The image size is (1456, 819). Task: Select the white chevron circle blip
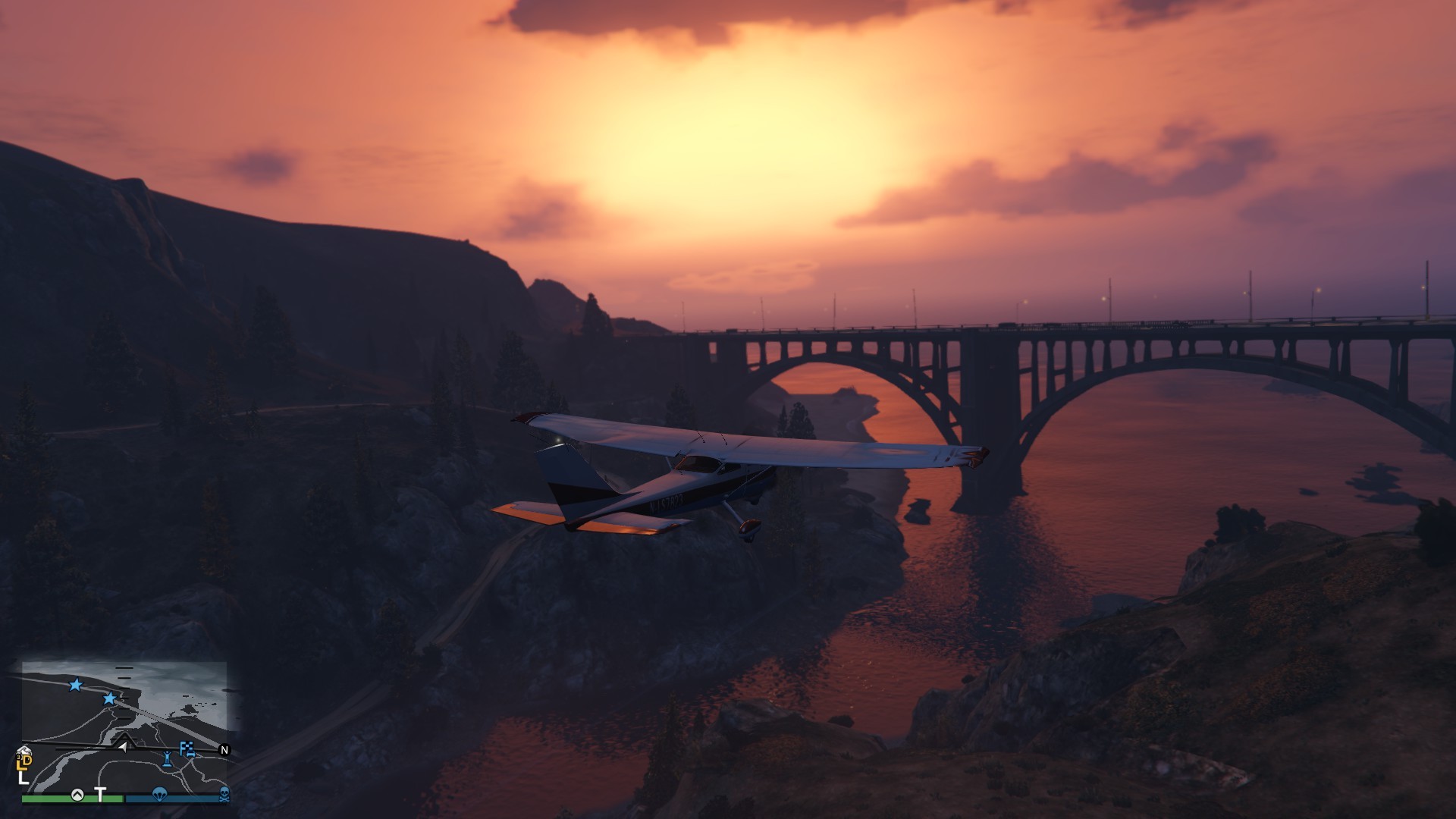point(77,795)
